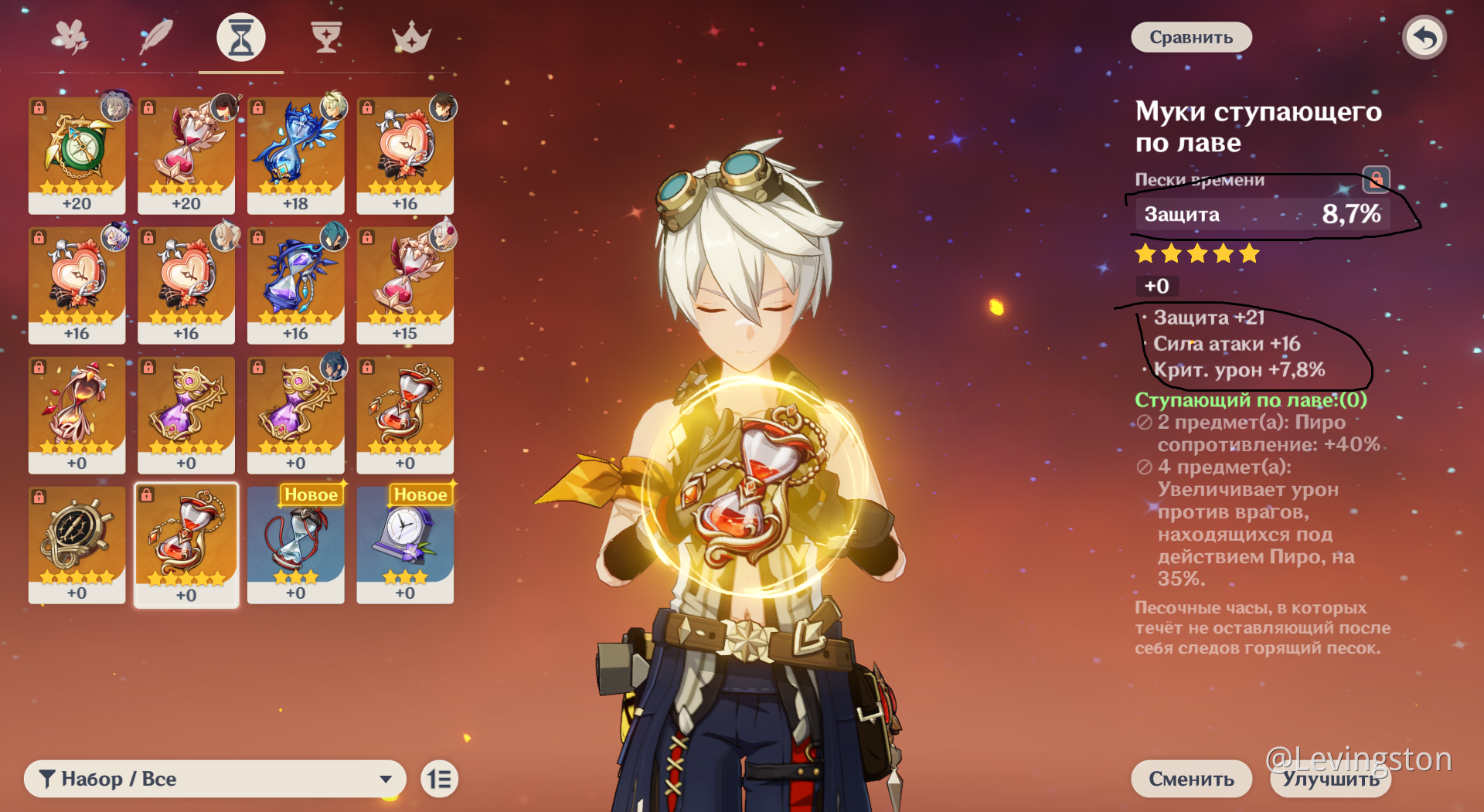1484x812 pixels.
Task: Click the Улучшить enhance button
Action: pos(1330,779)
